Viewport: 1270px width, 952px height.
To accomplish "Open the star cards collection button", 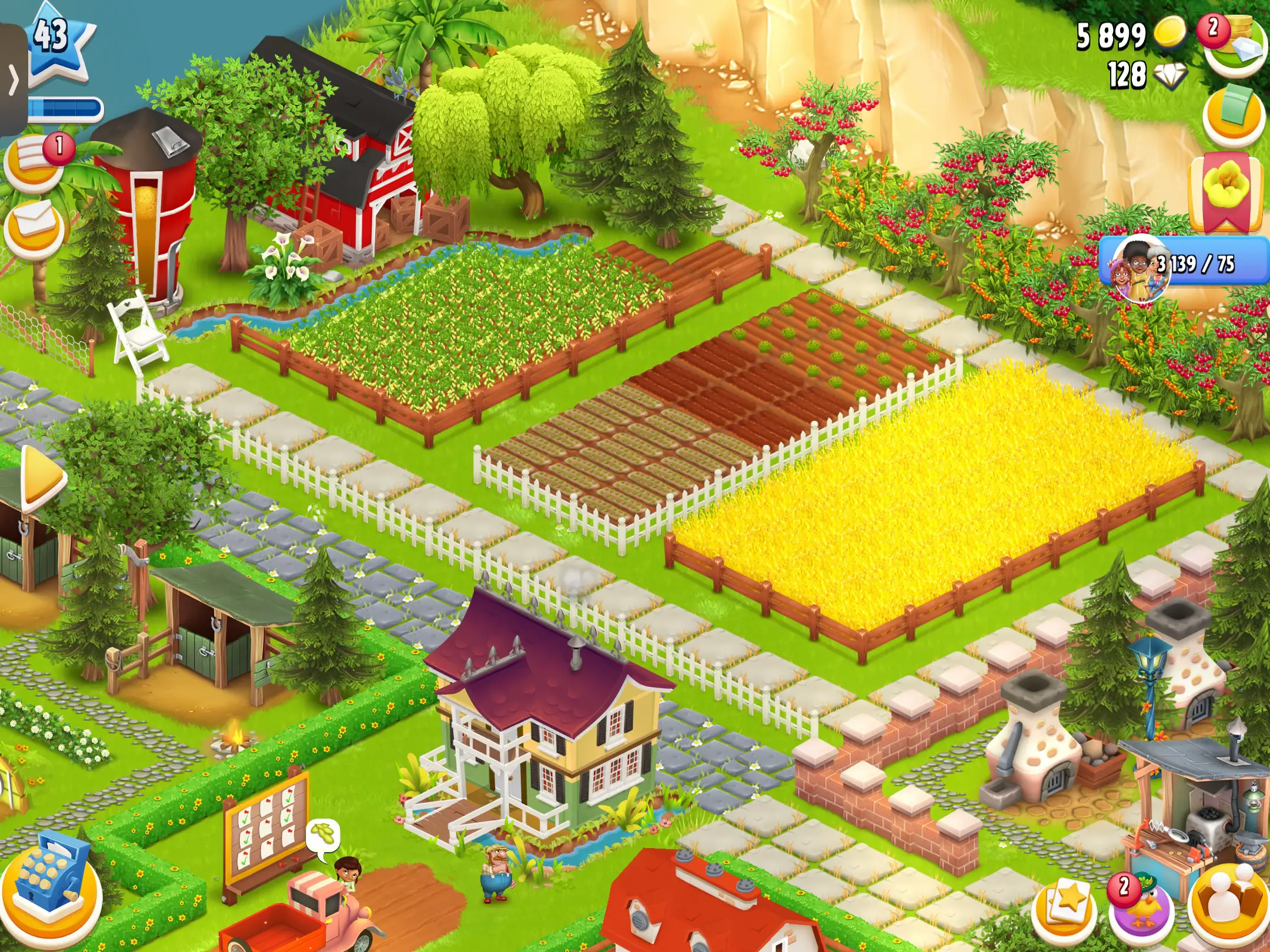I will (1065, 905).
